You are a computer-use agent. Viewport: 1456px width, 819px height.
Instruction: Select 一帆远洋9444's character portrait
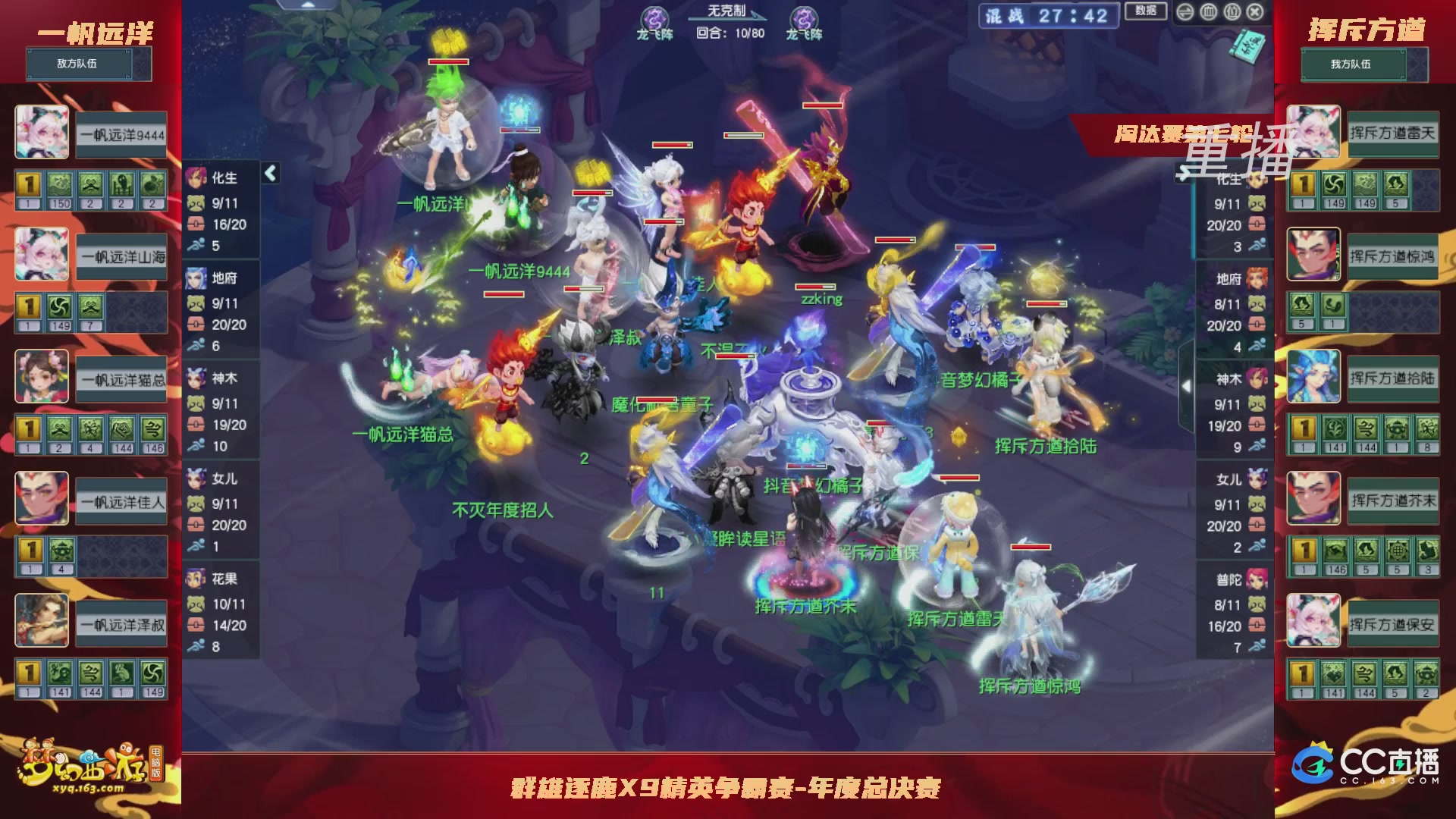point(41,133)
